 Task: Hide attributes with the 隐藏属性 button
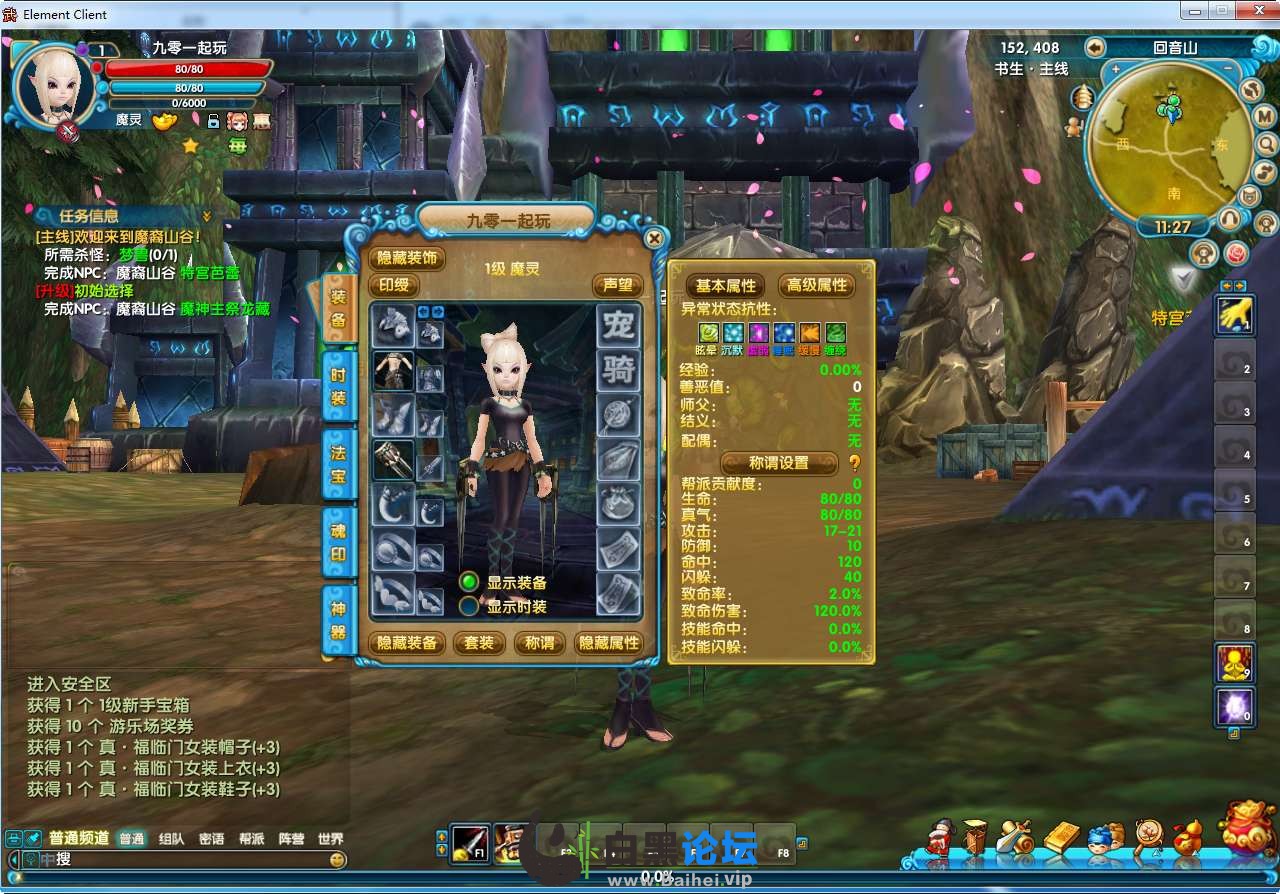(609, 643)
